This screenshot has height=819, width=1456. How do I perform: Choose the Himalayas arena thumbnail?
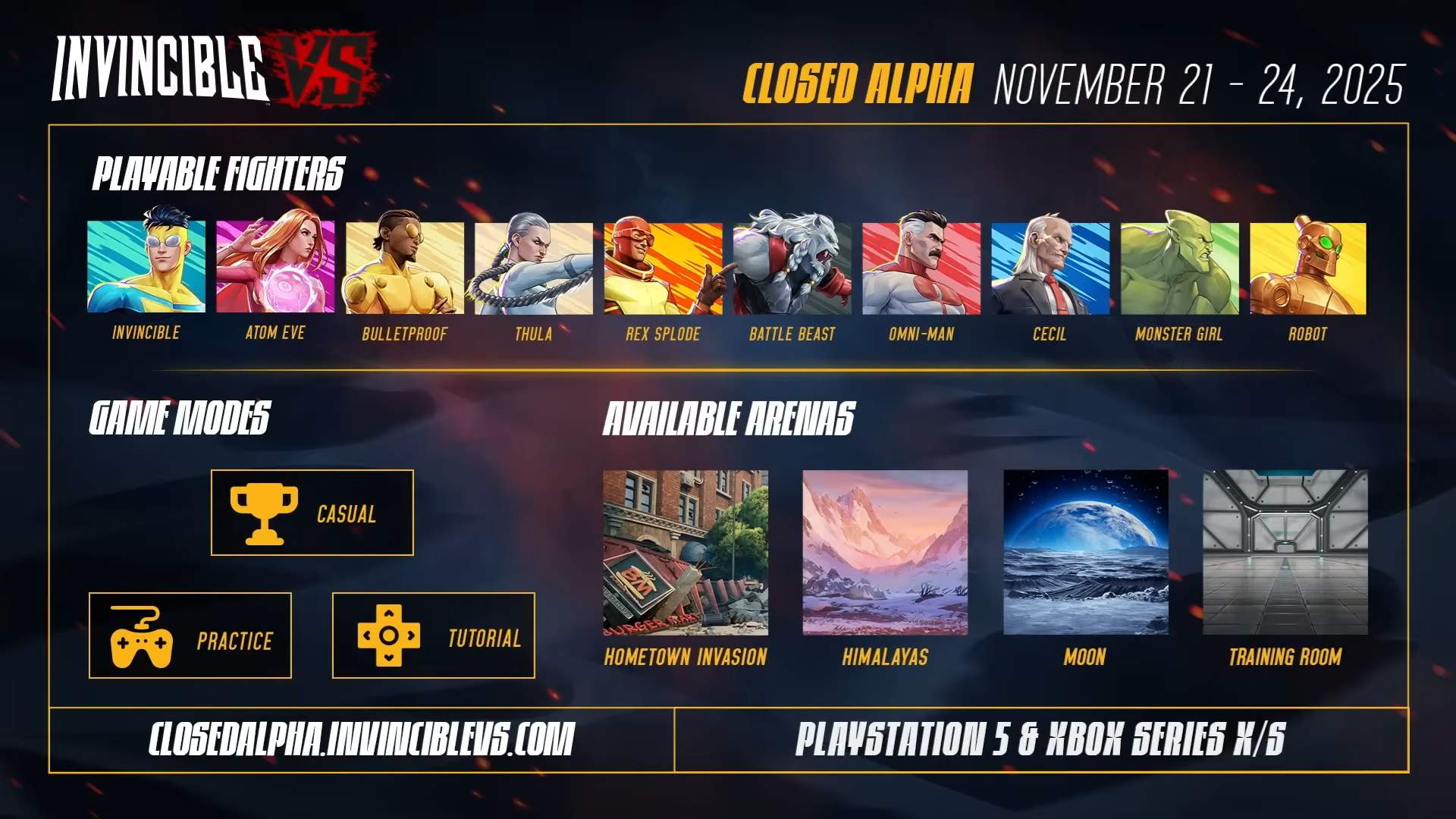[885, 553]
